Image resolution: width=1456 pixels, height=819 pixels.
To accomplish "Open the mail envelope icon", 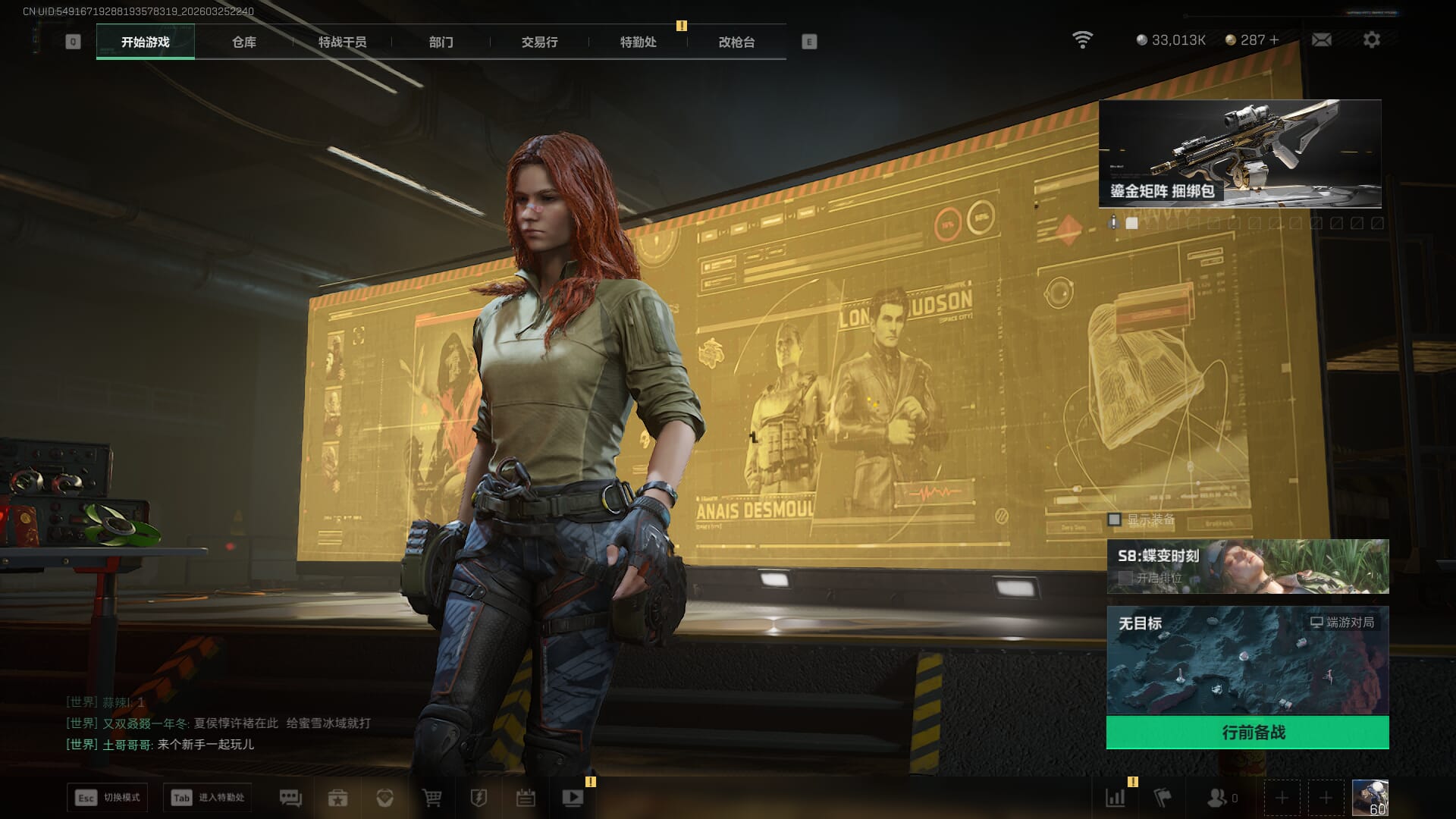I will tap(1321, 39).
